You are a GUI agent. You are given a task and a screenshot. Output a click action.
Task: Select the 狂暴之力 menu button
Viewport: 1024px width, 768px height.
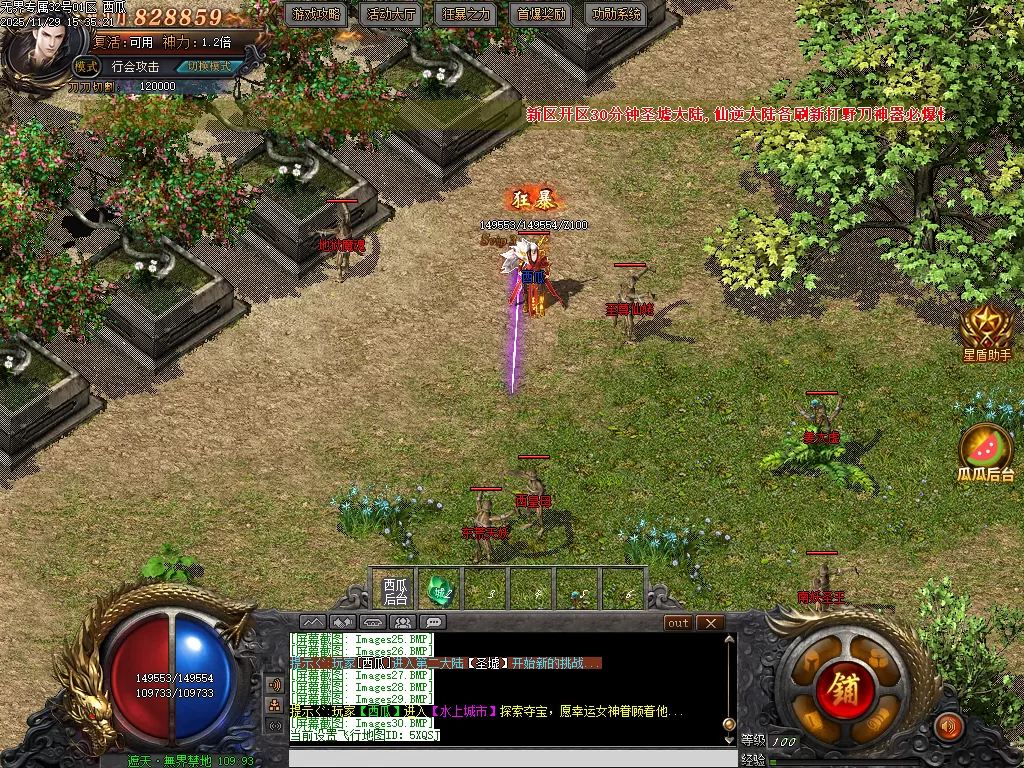coord(467,15)
